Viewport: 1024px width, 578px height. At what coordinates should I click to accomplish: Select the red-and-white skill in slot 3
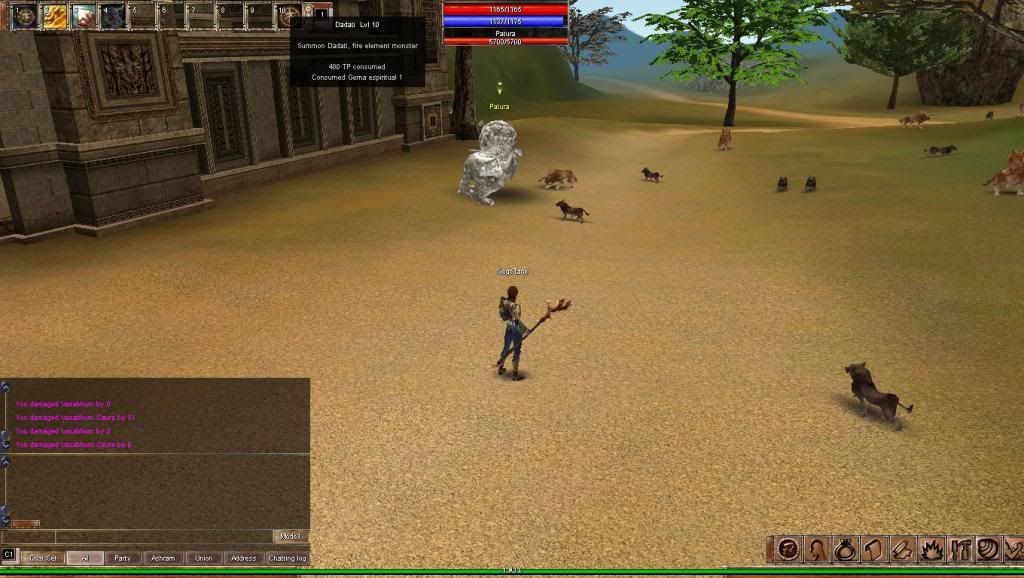pyautogui.click(x=83, y=15)
